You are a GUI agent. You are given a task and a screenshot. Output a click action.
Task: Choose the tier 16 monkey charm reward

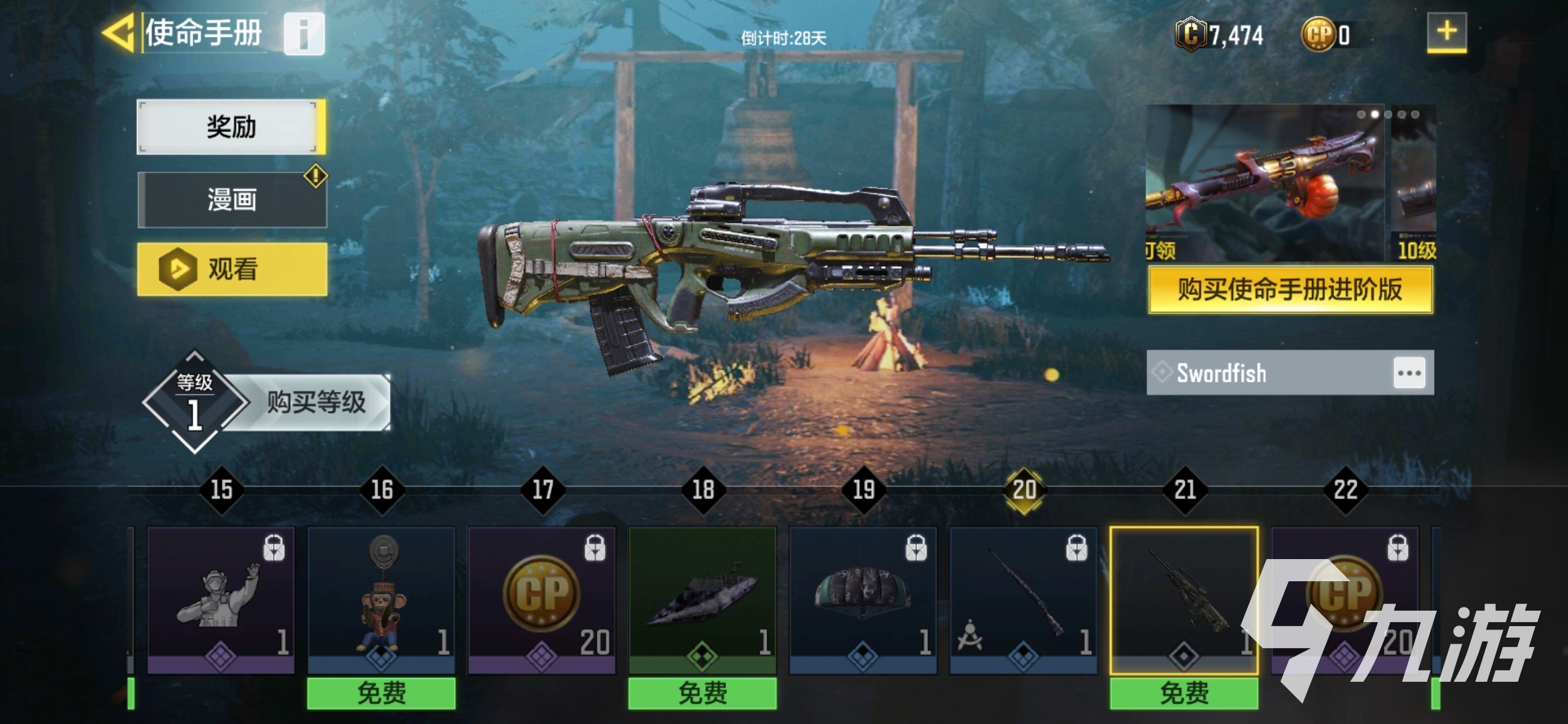[x=381, y=600]
